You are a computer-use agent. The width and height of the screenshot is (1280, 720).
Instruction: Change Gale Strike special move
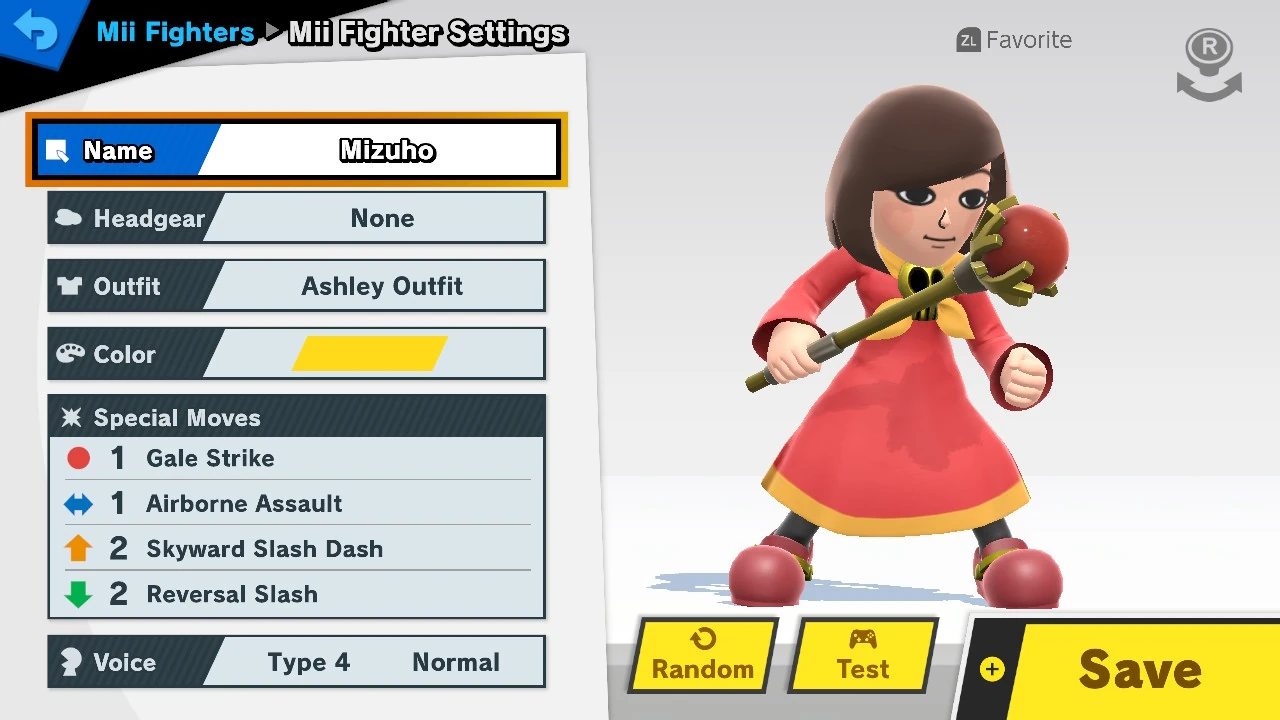click(210, 457)
